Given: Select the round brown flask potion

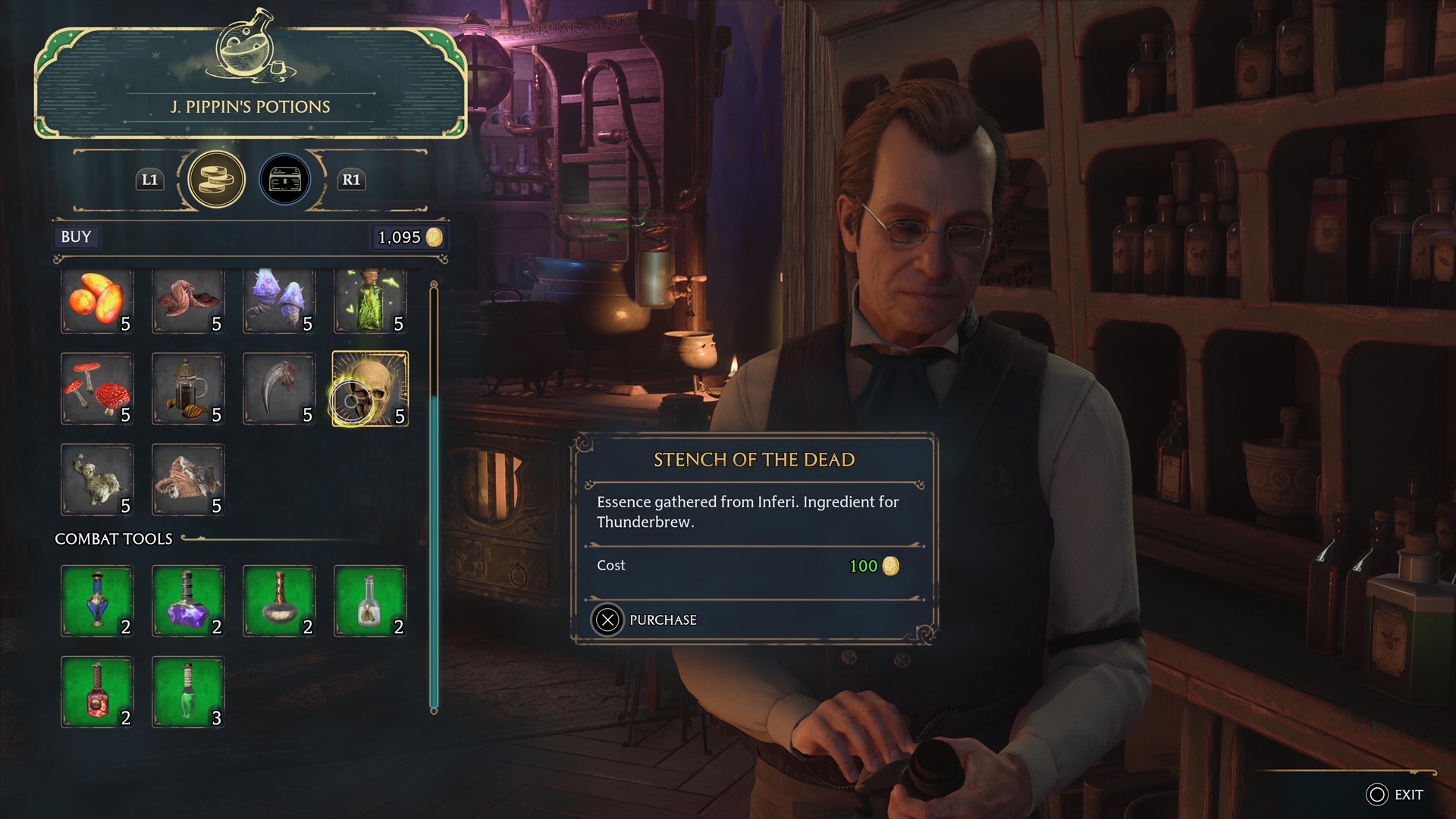Looking at the screenshot, I should point(279,601).
